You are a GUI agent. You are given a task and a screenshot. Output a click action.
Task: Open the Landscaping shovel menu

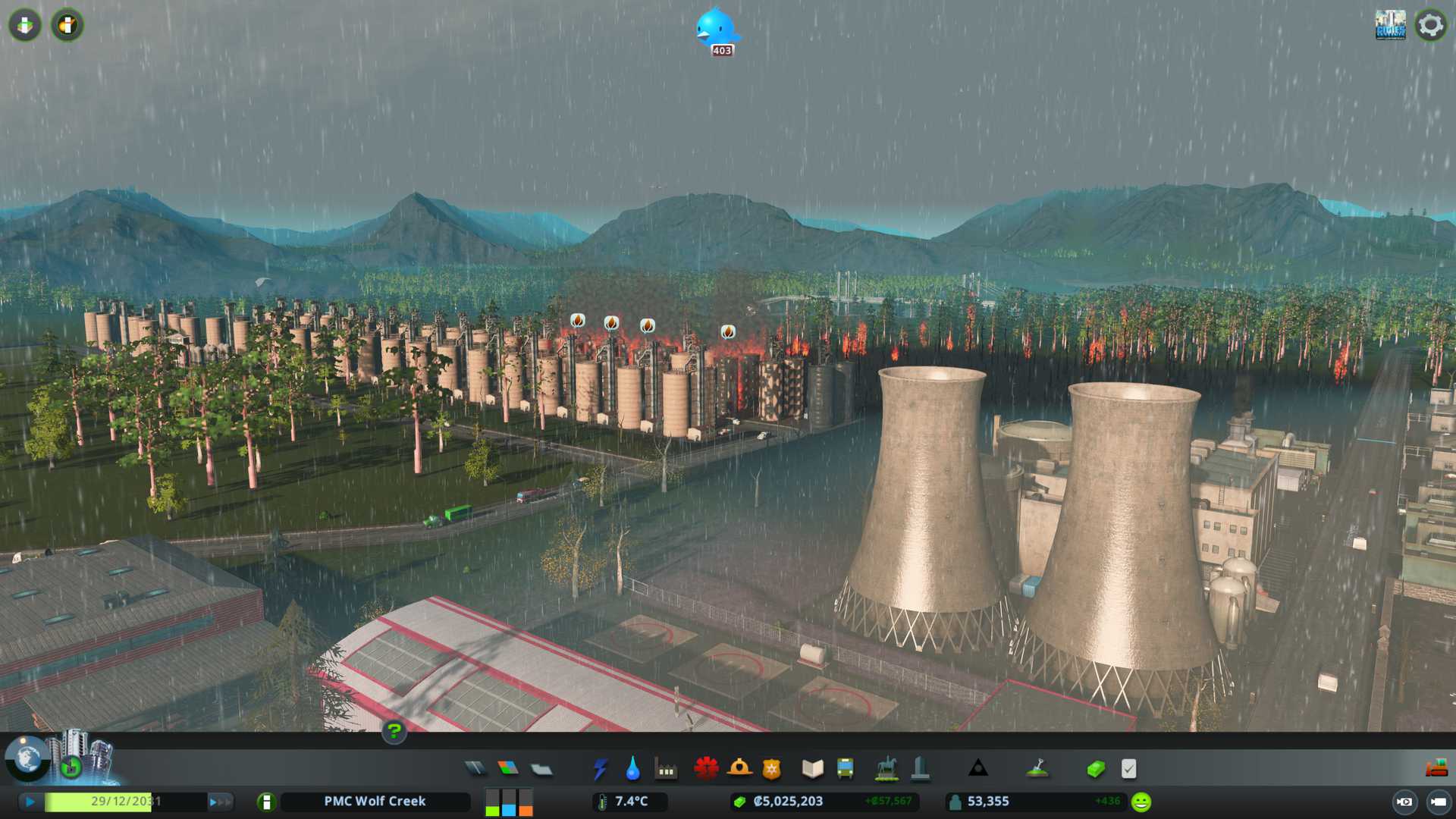tap(1037, 769)
